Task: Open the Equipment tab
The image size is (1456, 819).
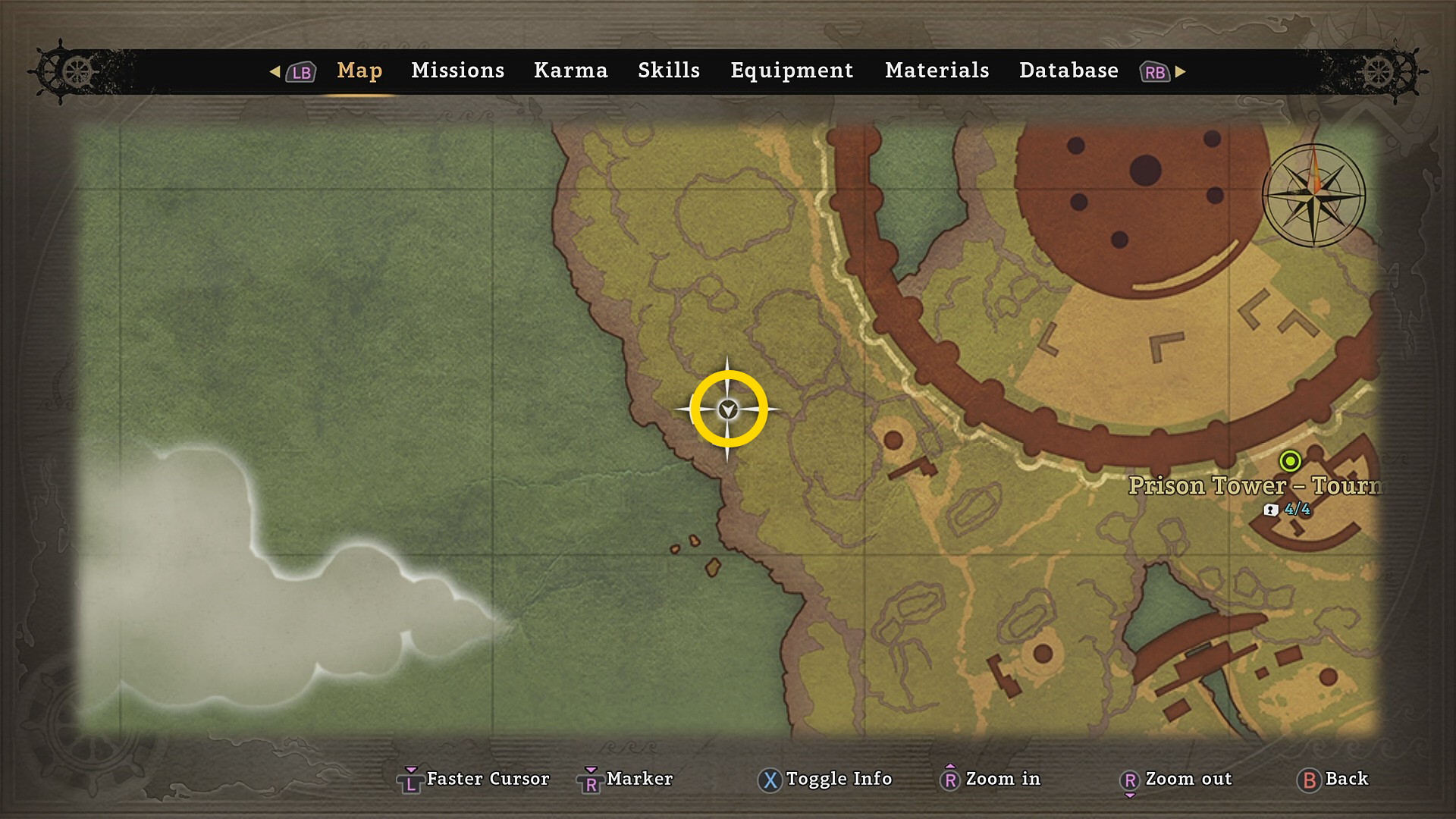Action: pyautogui.click(x=792, y=71)
